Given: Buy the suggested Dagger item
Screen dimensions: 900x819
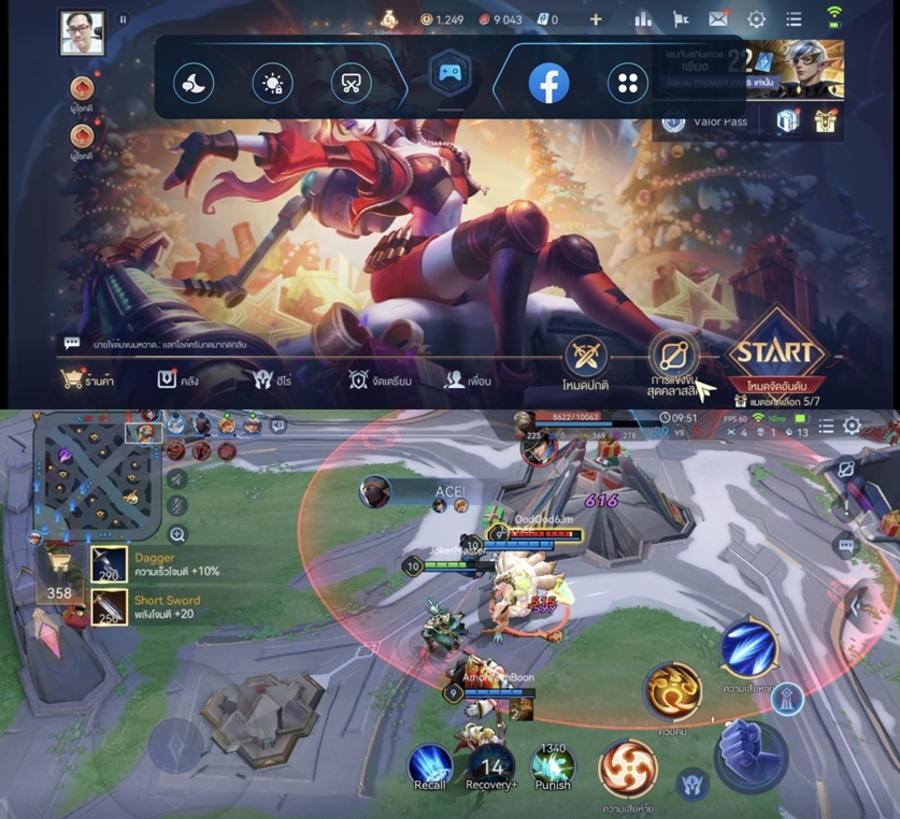Looking at the screenshot, I should pyautogui.click(x=110, y=564).
